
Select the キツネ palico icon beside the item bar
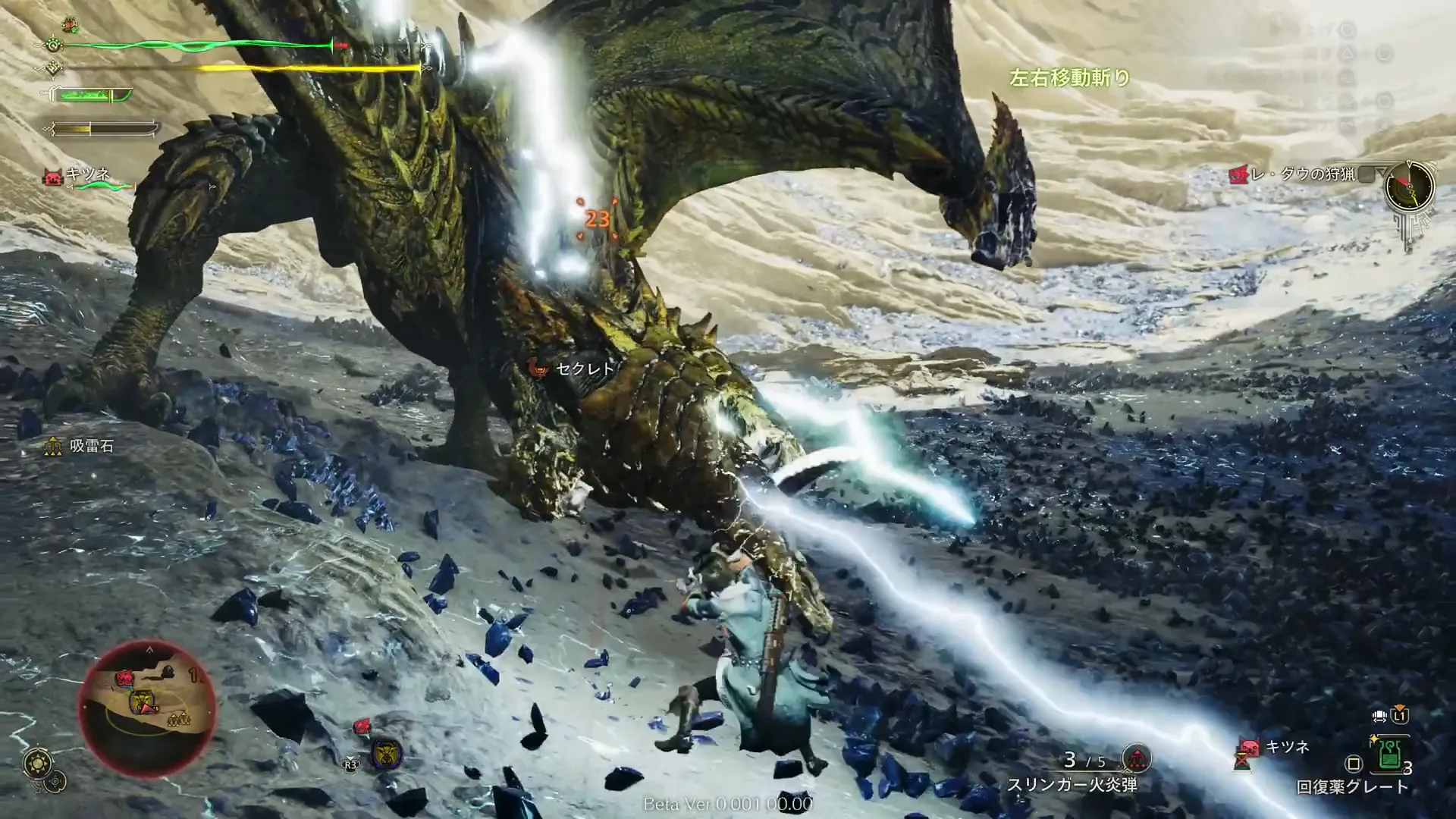point(1248,748)
